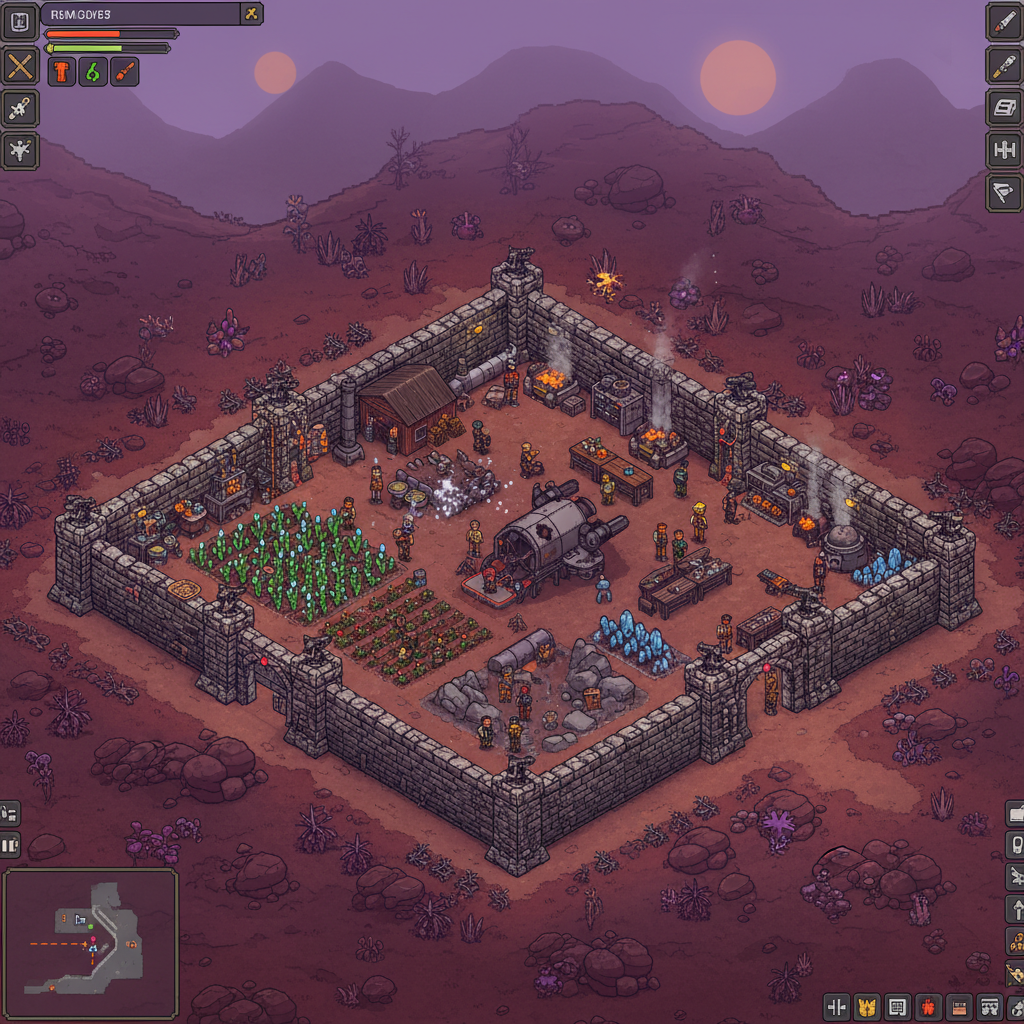Image resolution: width=1024 pixels, height=1024 pixels.
Task: Click the orange shirt status icon
Action: (62, 72)
